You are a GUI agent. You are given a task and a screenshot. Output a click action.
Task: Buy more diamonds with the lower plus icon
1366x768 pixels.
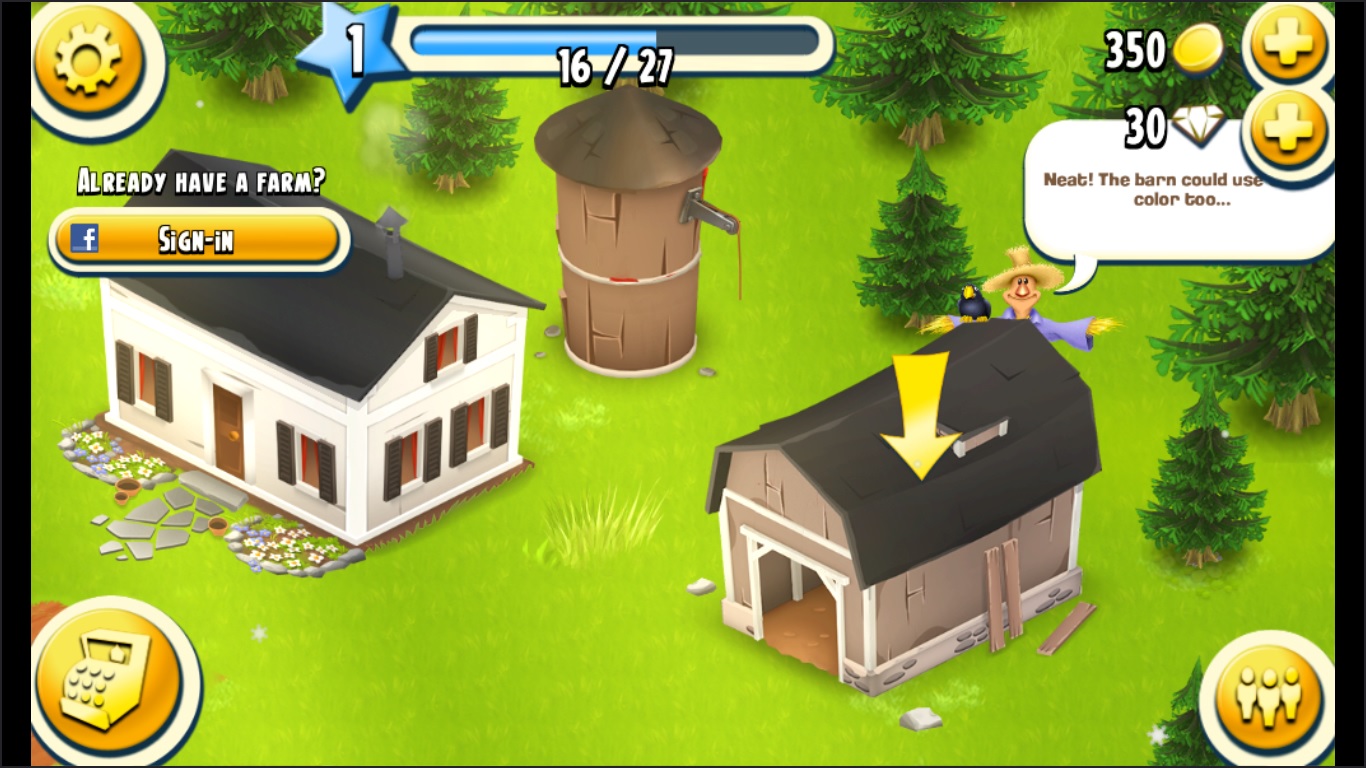[1288, 127]
